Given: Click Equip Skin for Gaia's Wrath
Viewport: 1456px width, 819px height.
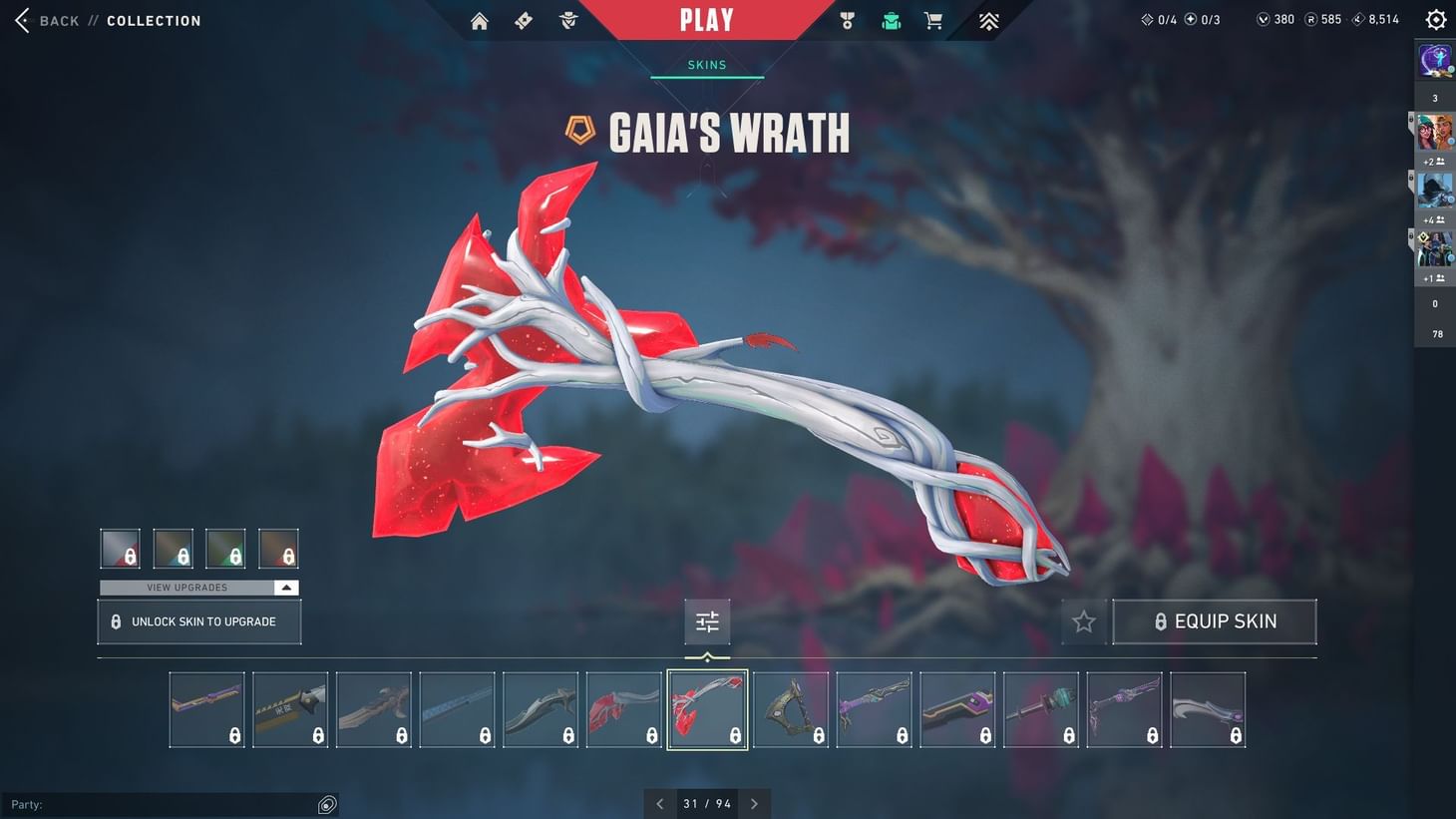Looking at the screenshot, I should (1215, 620).
